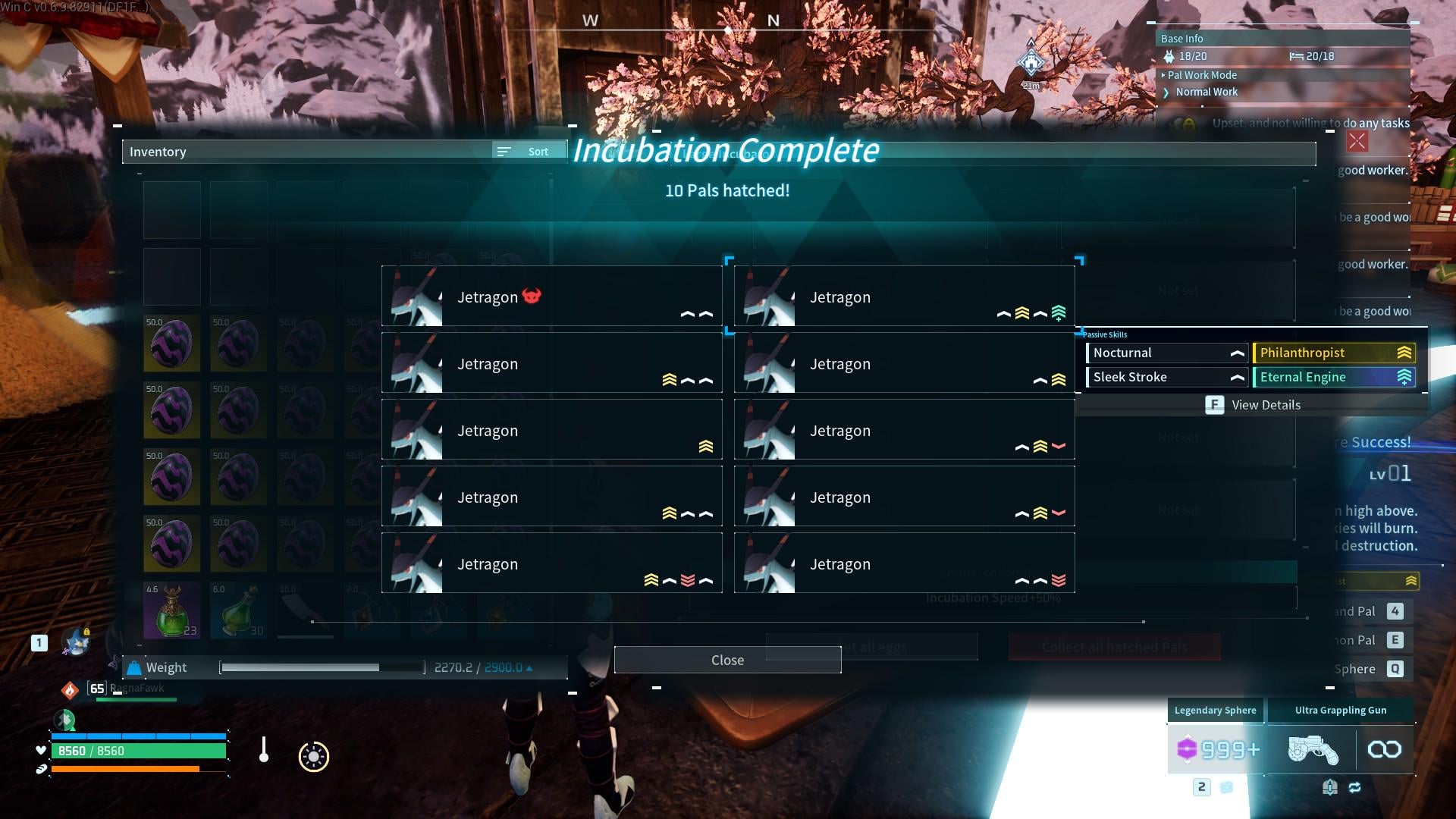The height and width of the screenshot is (819, 1456).
Task: Select the green flask stack of 30
Action: point(238,610)
